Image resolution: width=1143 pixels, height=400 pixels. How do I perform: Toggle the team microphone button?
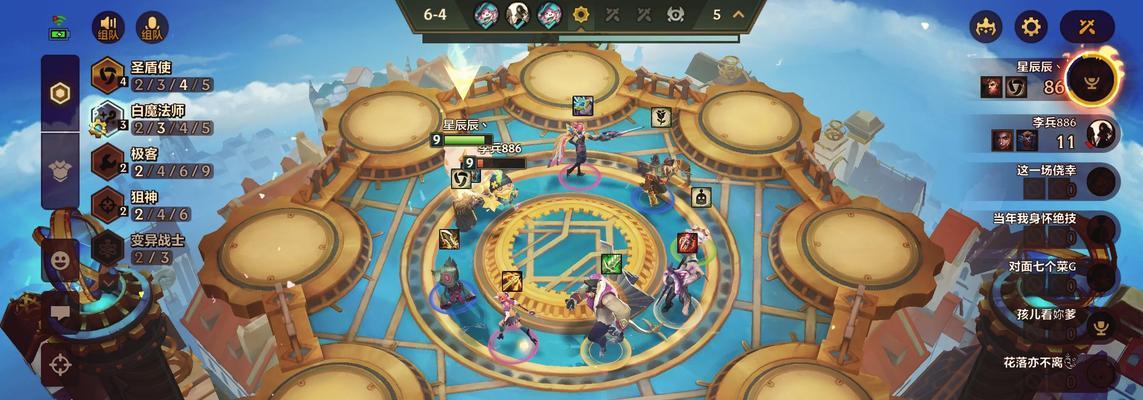click(x=152, y=27)
